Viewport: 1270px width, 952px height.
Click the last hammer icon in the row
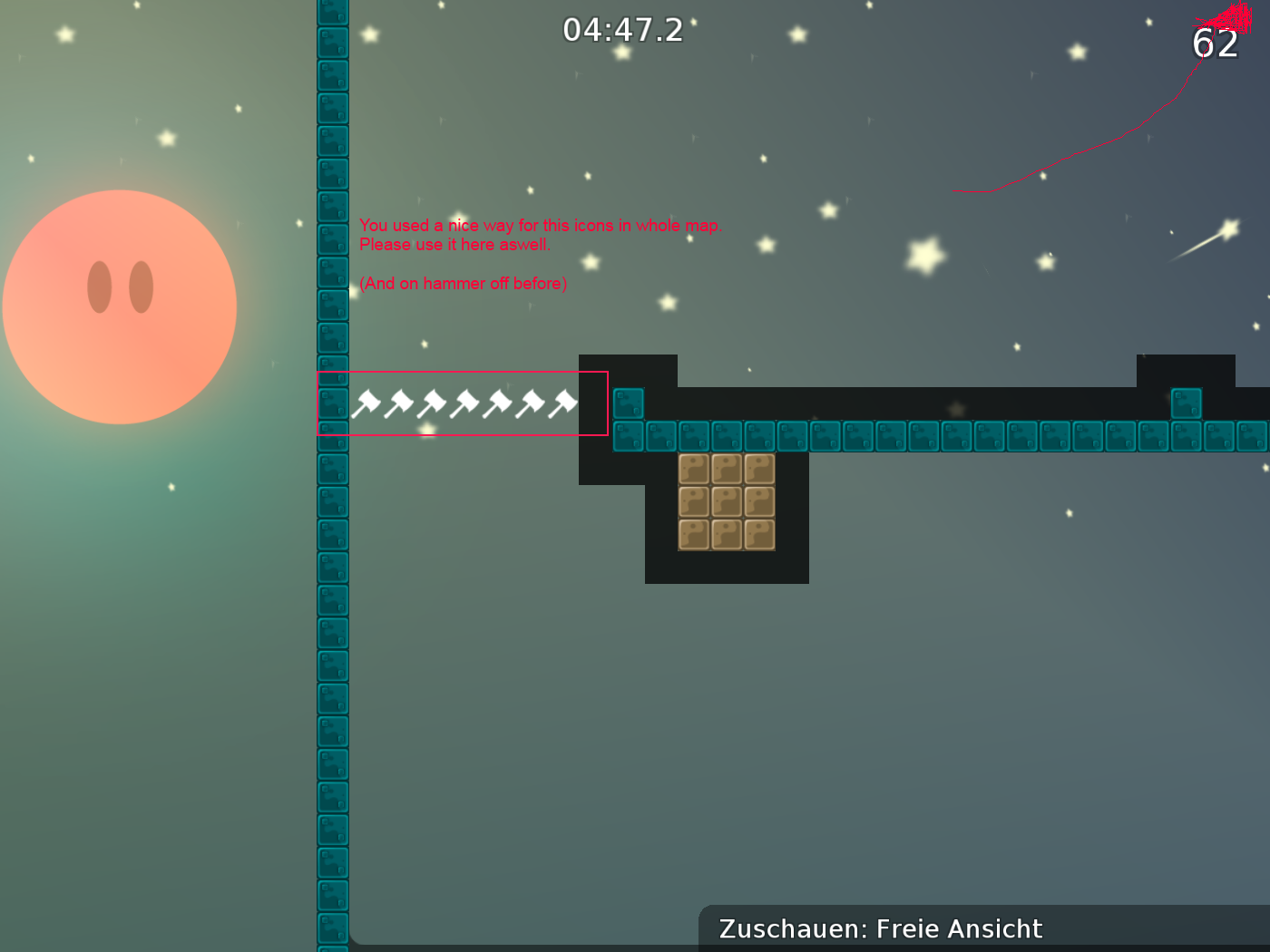(x=563, y=403)
